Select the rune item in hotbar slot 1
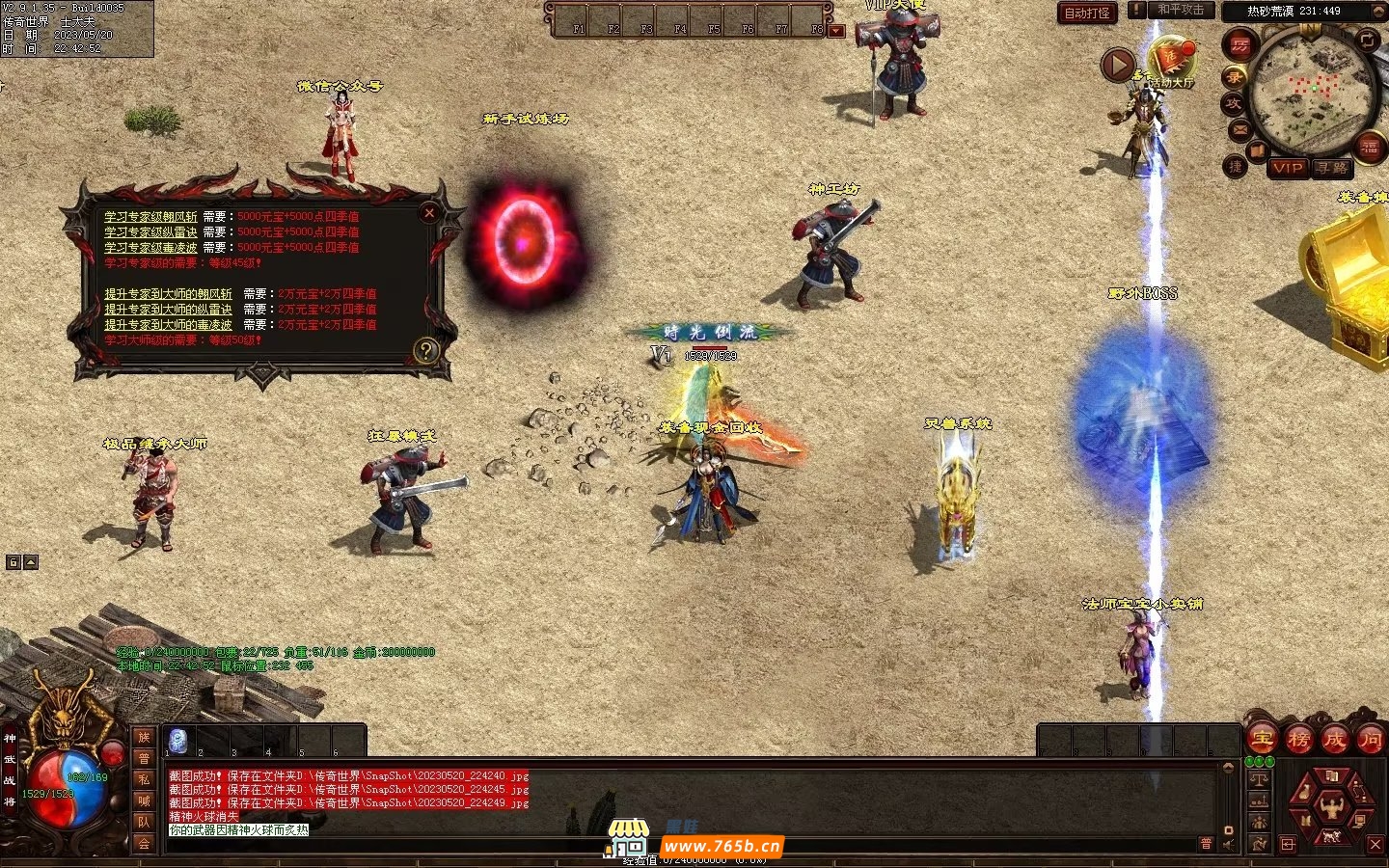This screenshot has height=868, width=1389. (177, 741)
